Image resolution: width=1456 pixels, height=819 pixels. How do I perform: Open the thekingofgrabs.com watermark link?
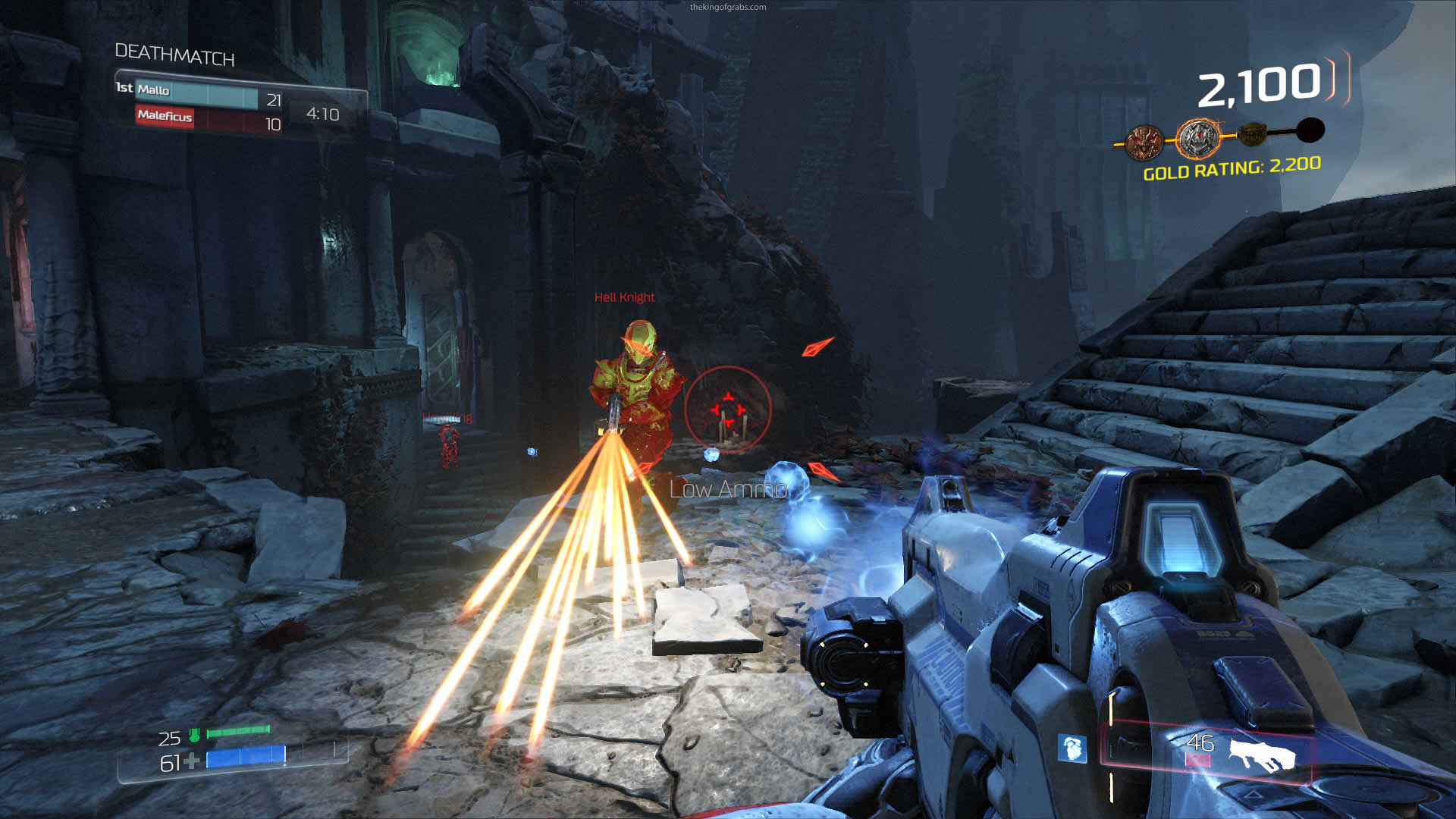tap(727, 8)
